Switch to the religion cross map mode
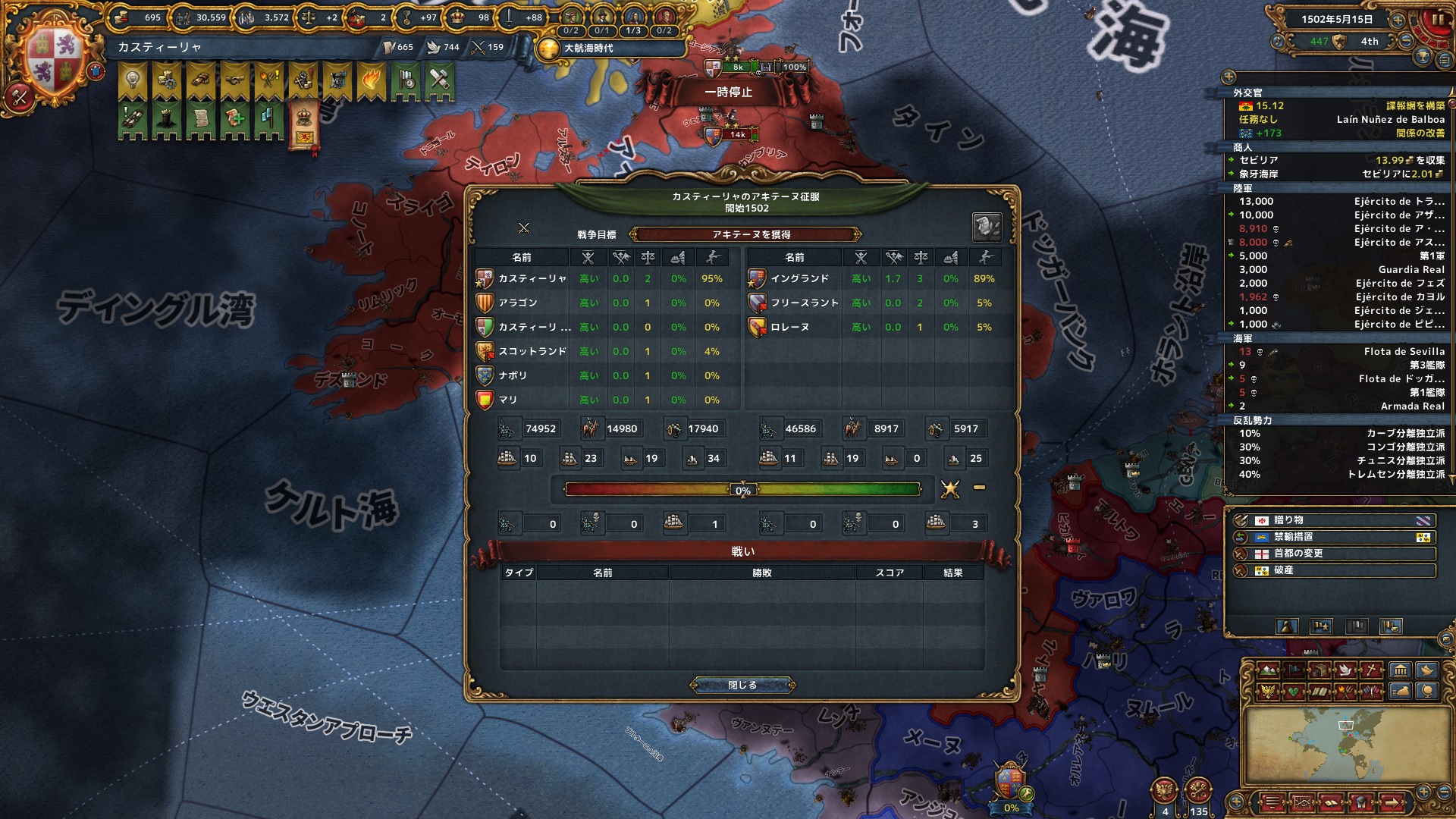Viewport: 1456px width, 819px height. pos(1372,670)
